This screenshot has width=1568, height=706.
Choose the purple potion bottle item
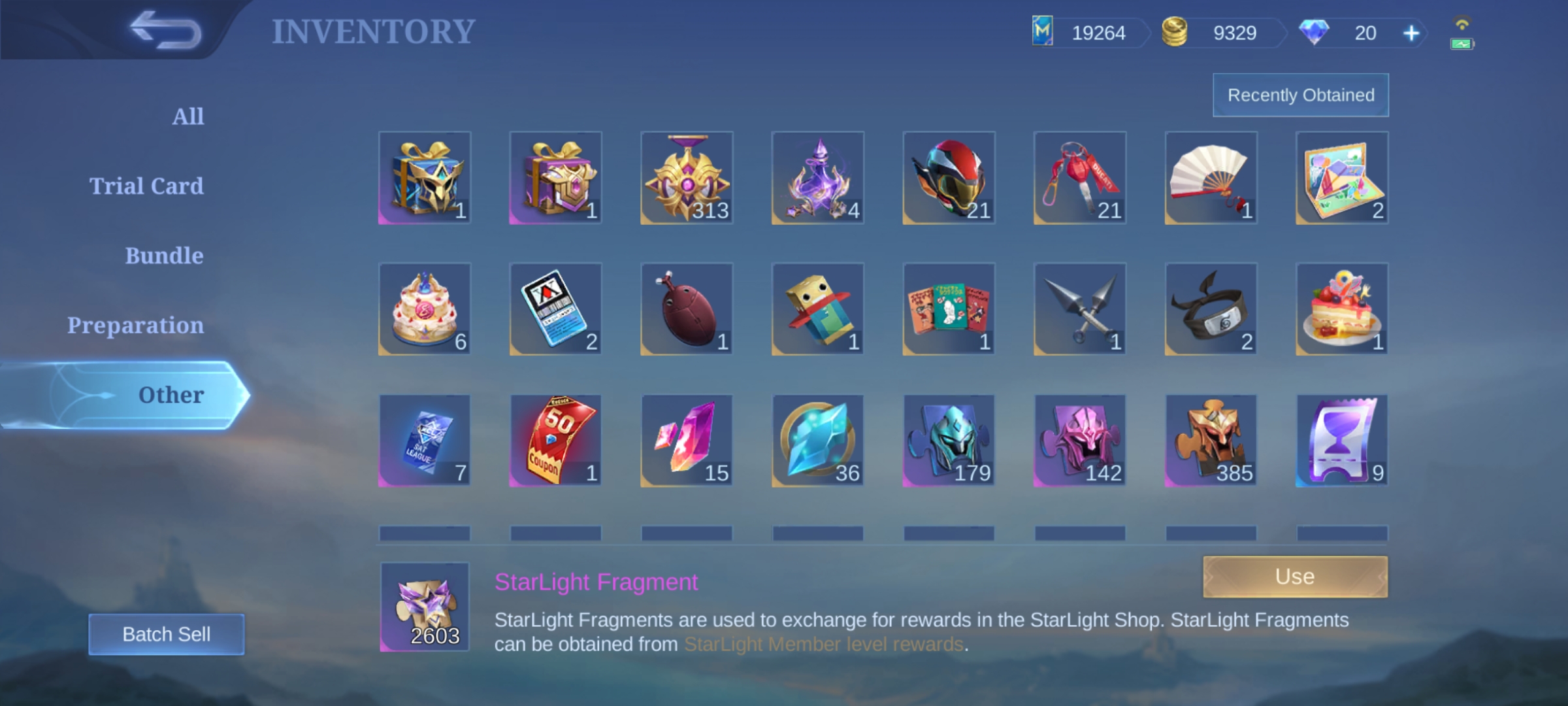tap(817, 178)
